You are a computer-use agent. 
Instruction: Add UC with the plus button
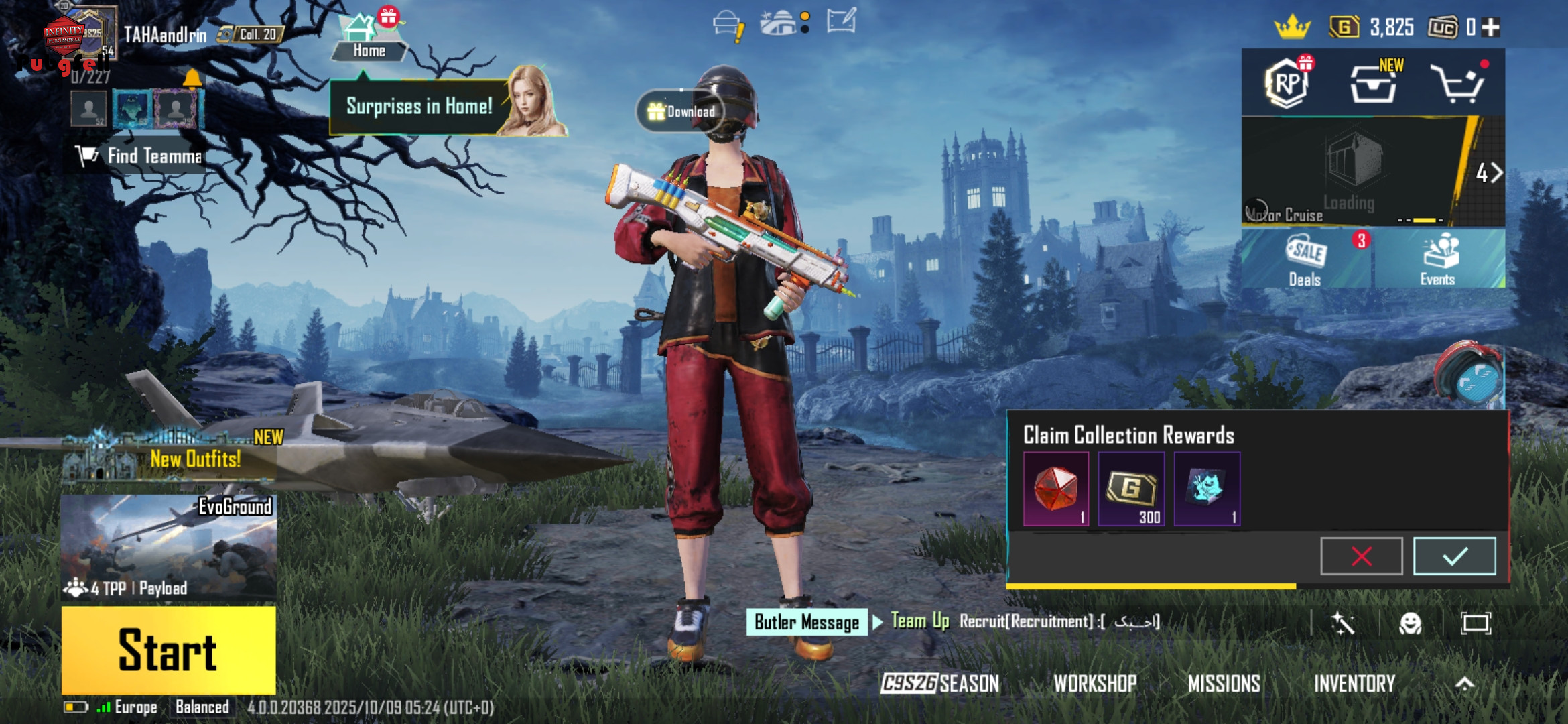(1491, 27)
